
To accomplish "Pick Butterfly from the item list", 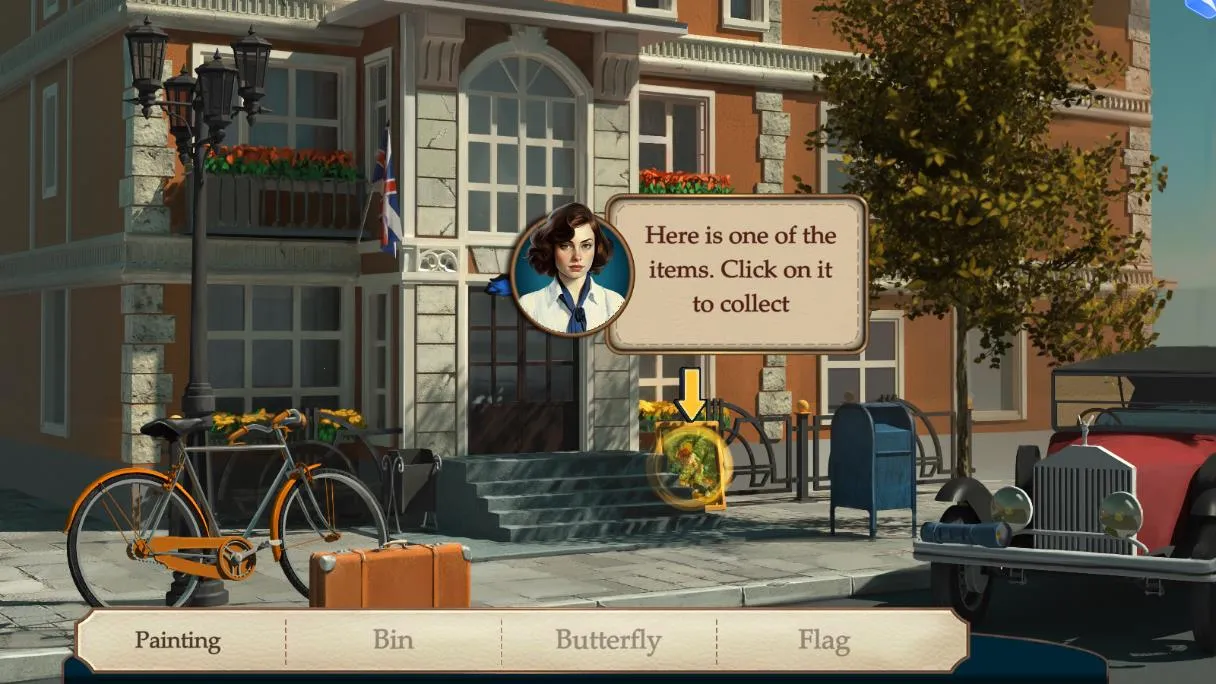I will 608,640.
